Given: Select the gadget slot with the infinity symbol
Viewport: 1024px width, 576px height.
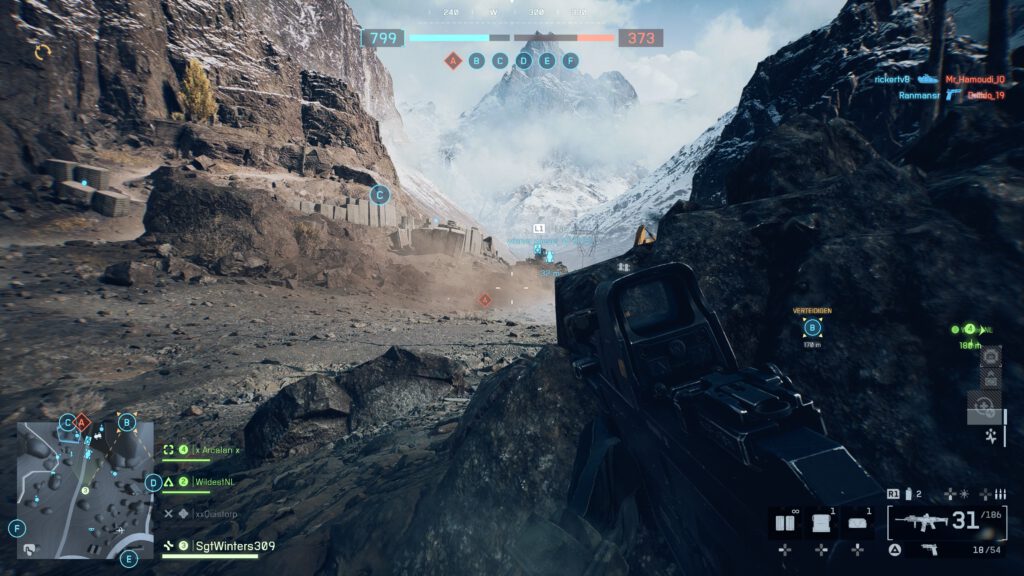Looking at the screenshot, I should coord(785,522).
